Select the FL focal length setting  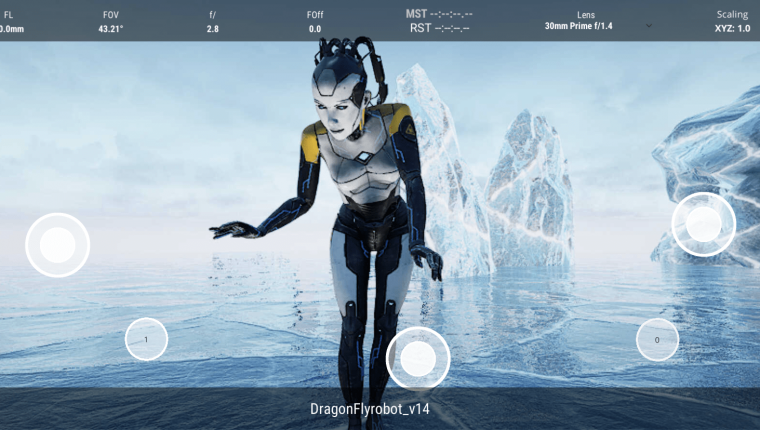tap(11, 22)
